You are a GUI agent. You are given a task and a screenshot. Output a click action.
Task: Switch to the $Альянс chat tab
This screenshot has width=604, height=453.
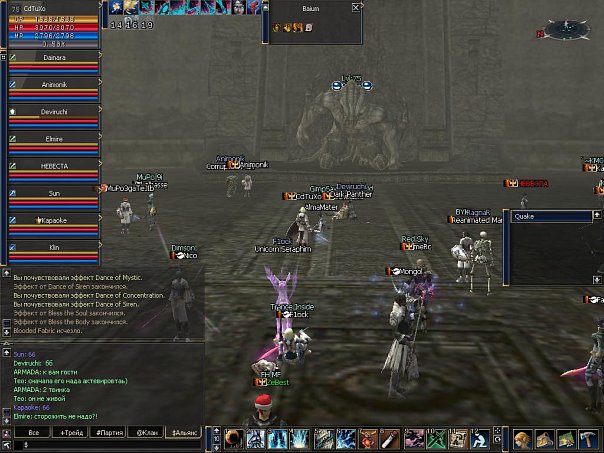(184, 432)
